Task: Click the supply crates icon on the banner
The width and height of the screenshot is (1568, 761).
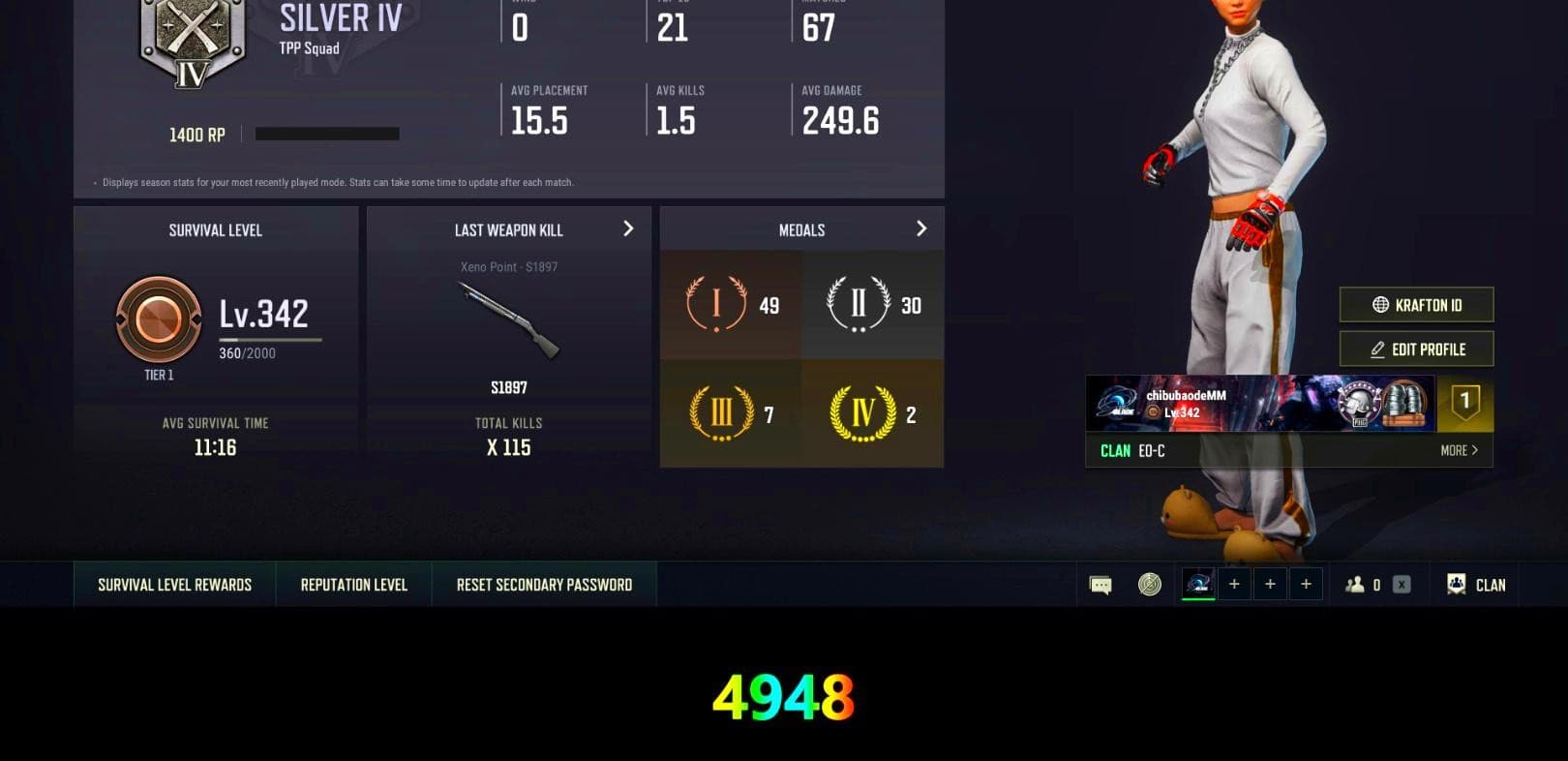Action: pos(1405,404)
